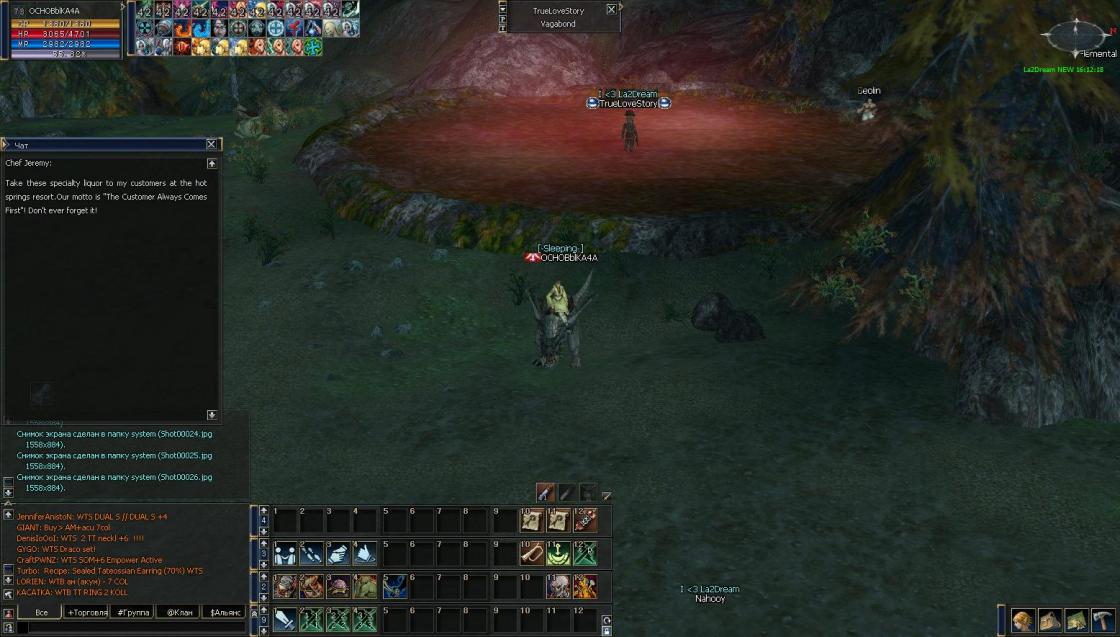The width and height of the screenshot is (1120, 637).
Task: Open the character status head icon
Action: (x=1022, y=620)
